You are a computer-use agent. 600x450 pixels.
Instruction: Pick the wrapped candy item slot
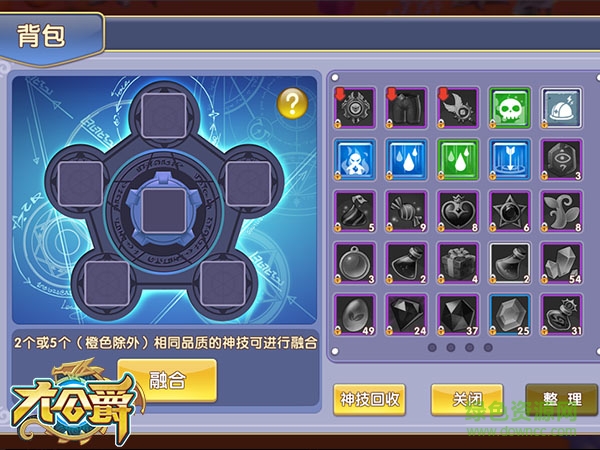pos(406,211)
